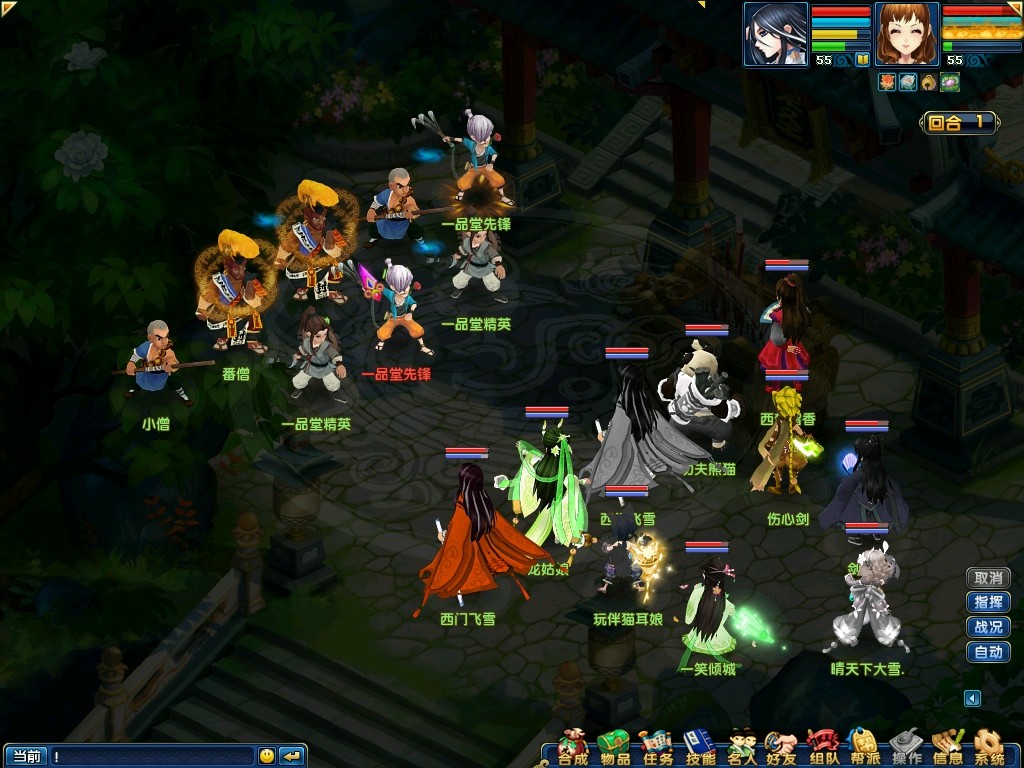
Task: Select the 当前 chat channel button
Action: (x=24, y=756)
